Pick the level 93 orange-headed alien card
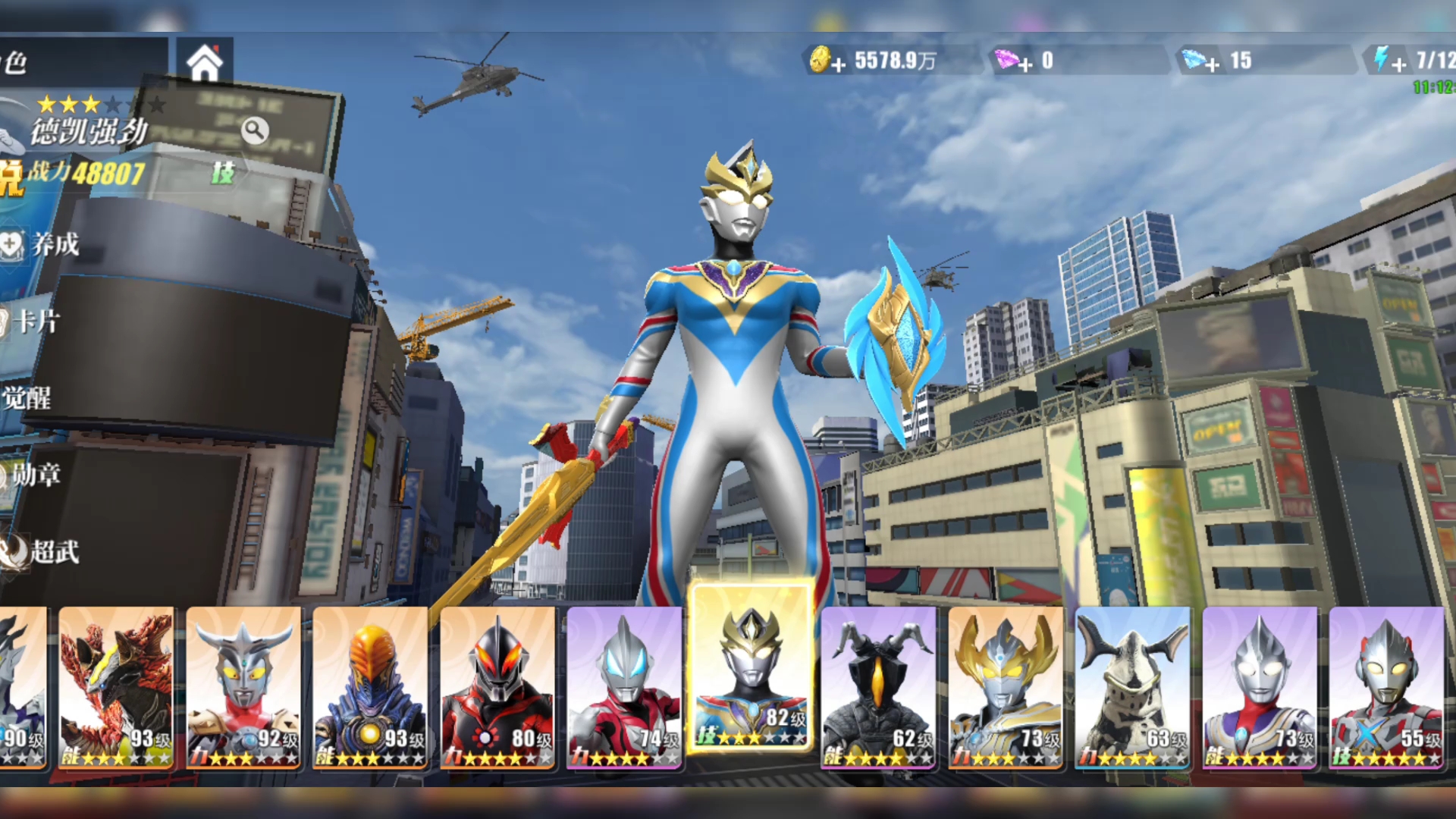The width and height of the screenshot is (1456, 819). coord(370,688)
